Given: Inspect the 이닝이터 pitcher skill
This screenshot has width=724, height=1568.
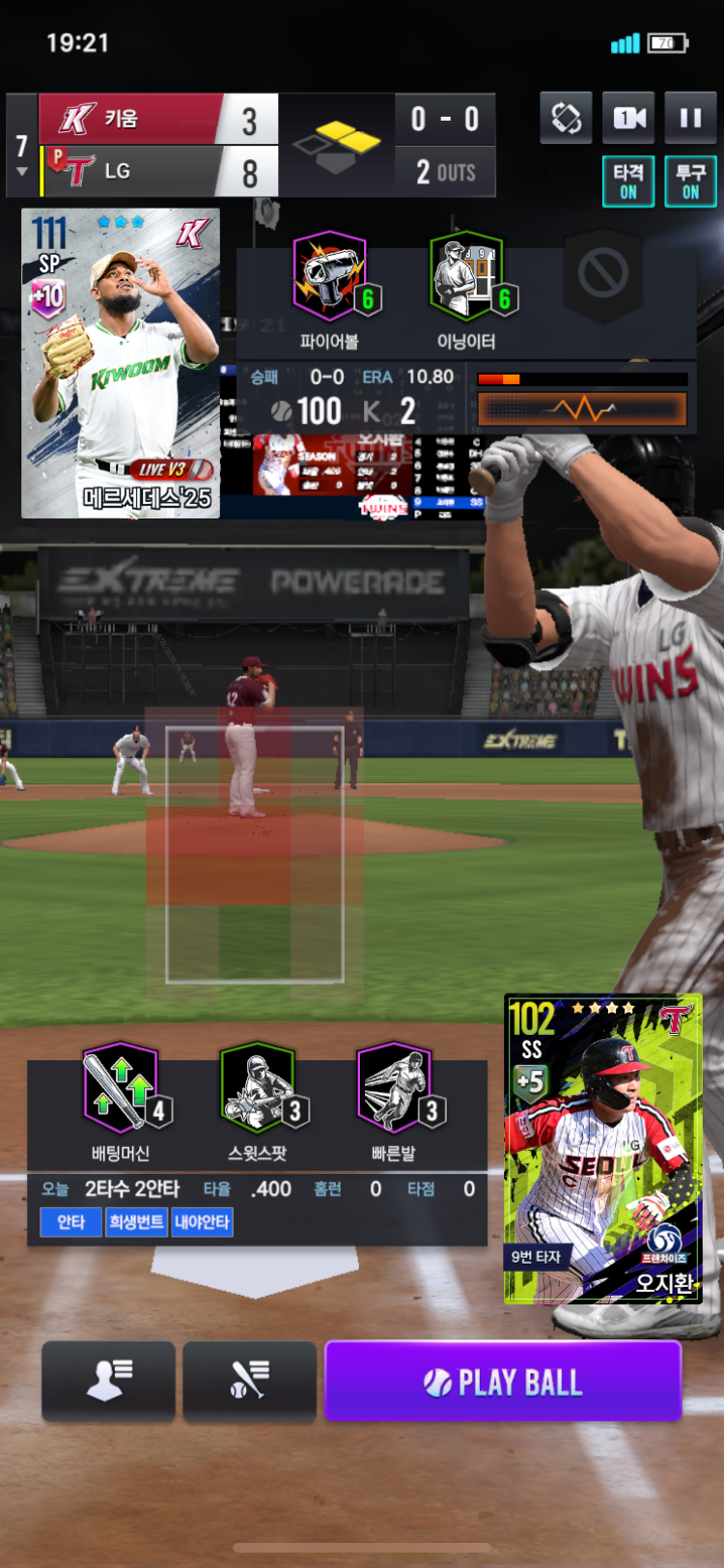Looking at the screenshot, I should tap(466, 276).
